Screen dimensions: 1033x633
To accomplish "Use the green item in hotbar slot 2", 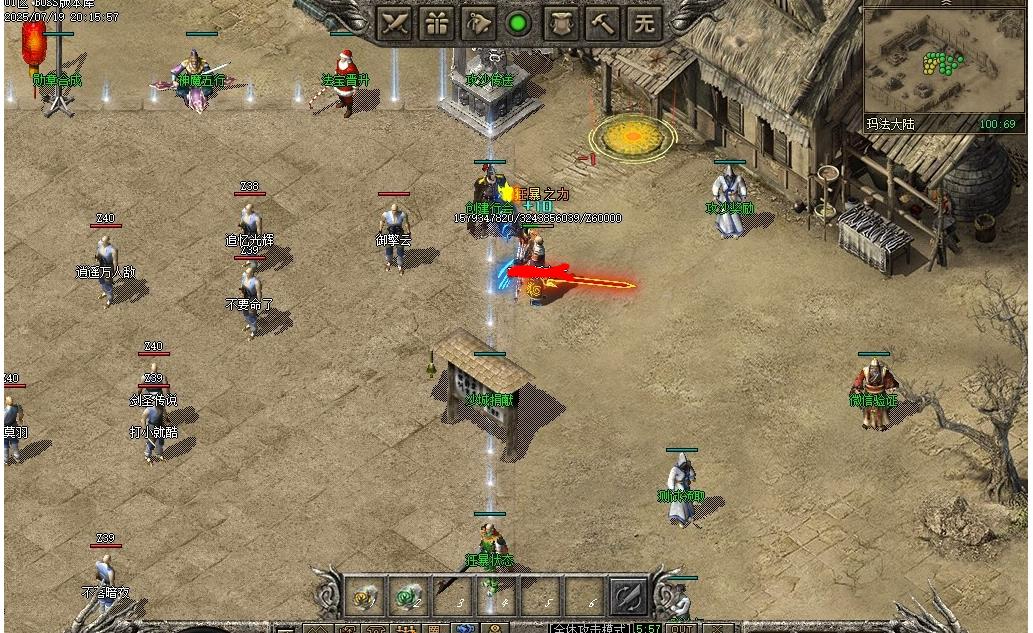I will [x=408, y=597].
